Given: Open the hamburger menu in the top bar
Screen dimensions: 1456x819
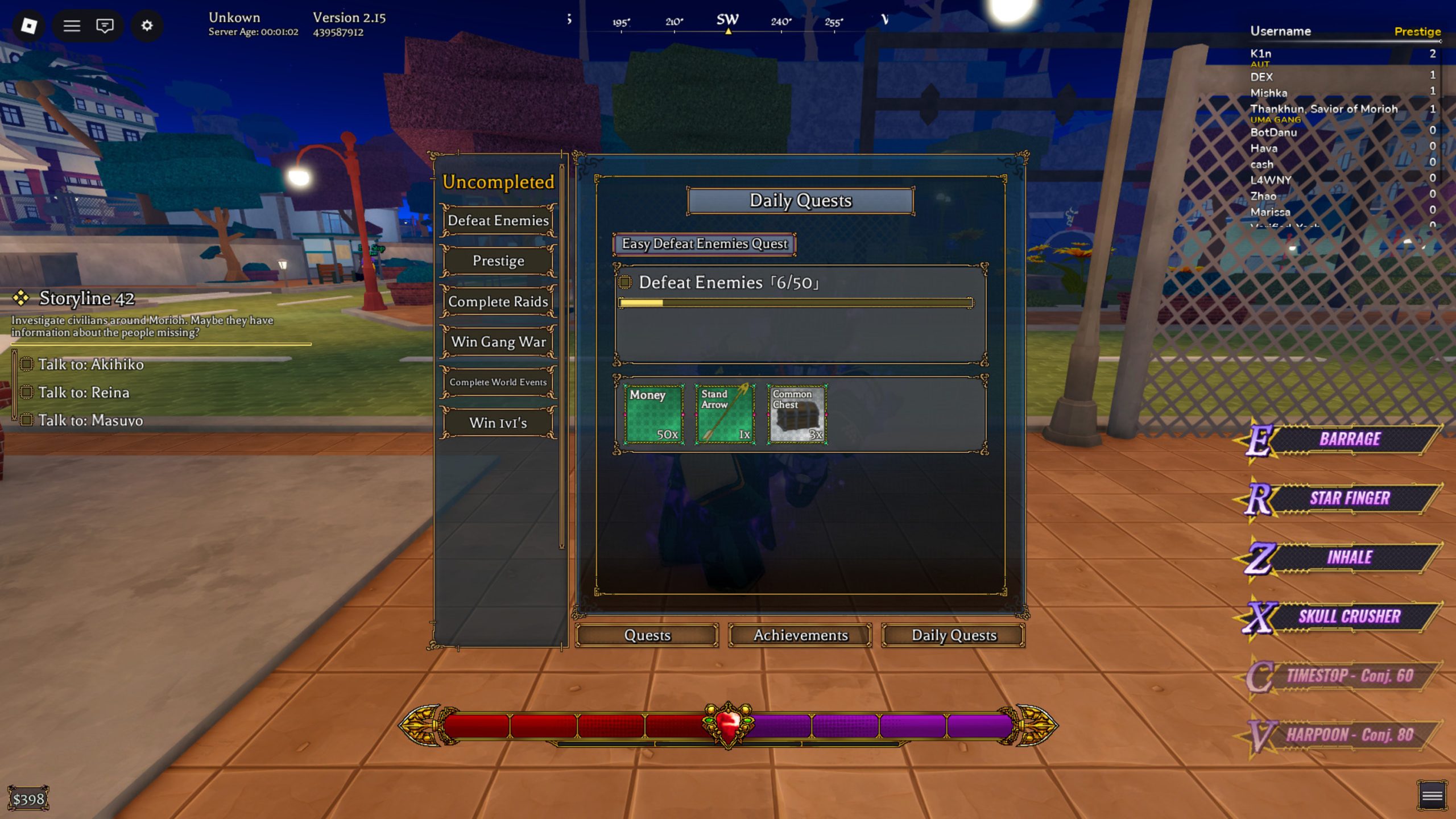Looking at the screenshot, I should click(72, 26).
